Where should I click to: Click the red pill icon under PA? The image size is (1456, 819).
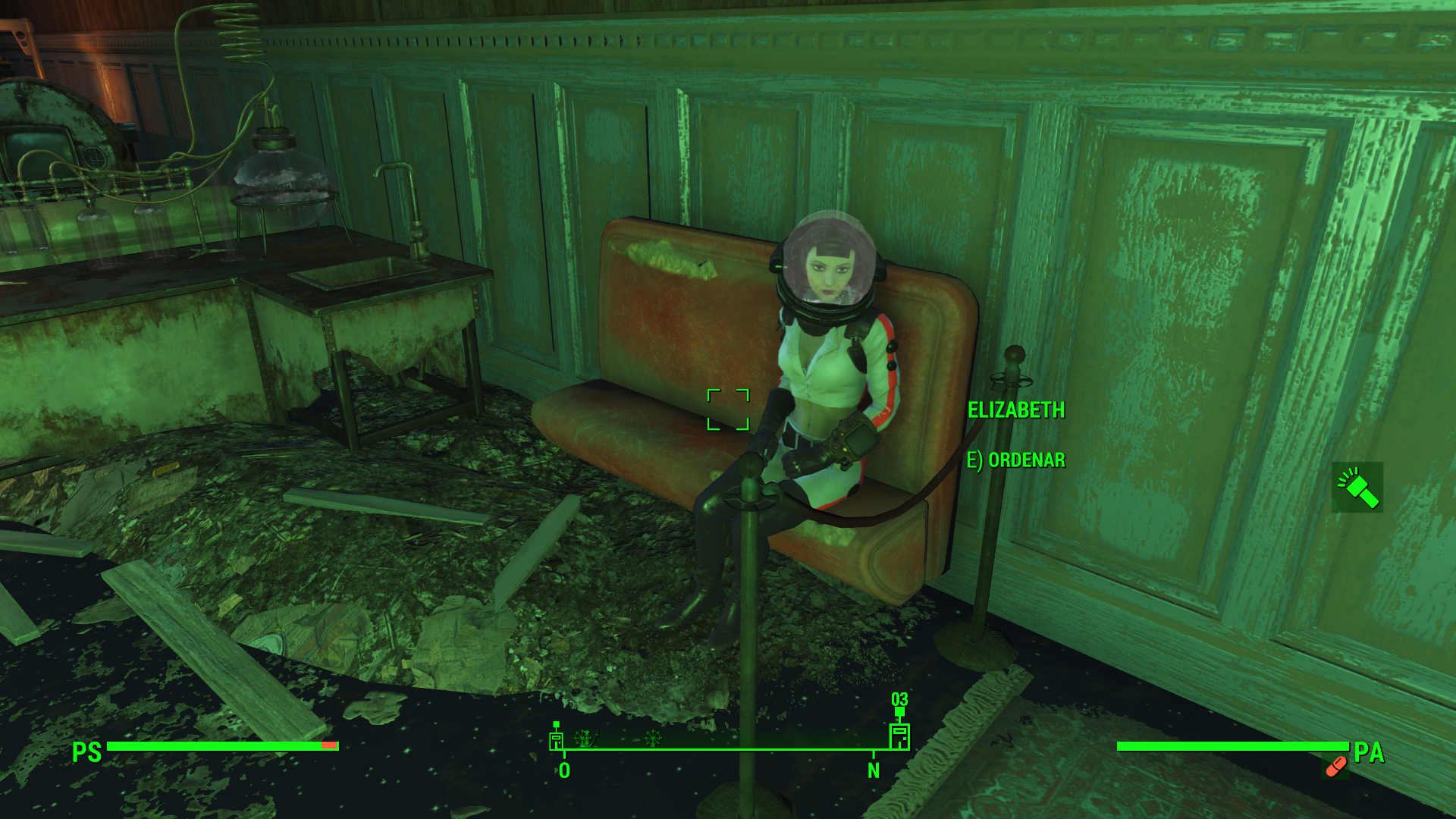tap(1336, 767)
